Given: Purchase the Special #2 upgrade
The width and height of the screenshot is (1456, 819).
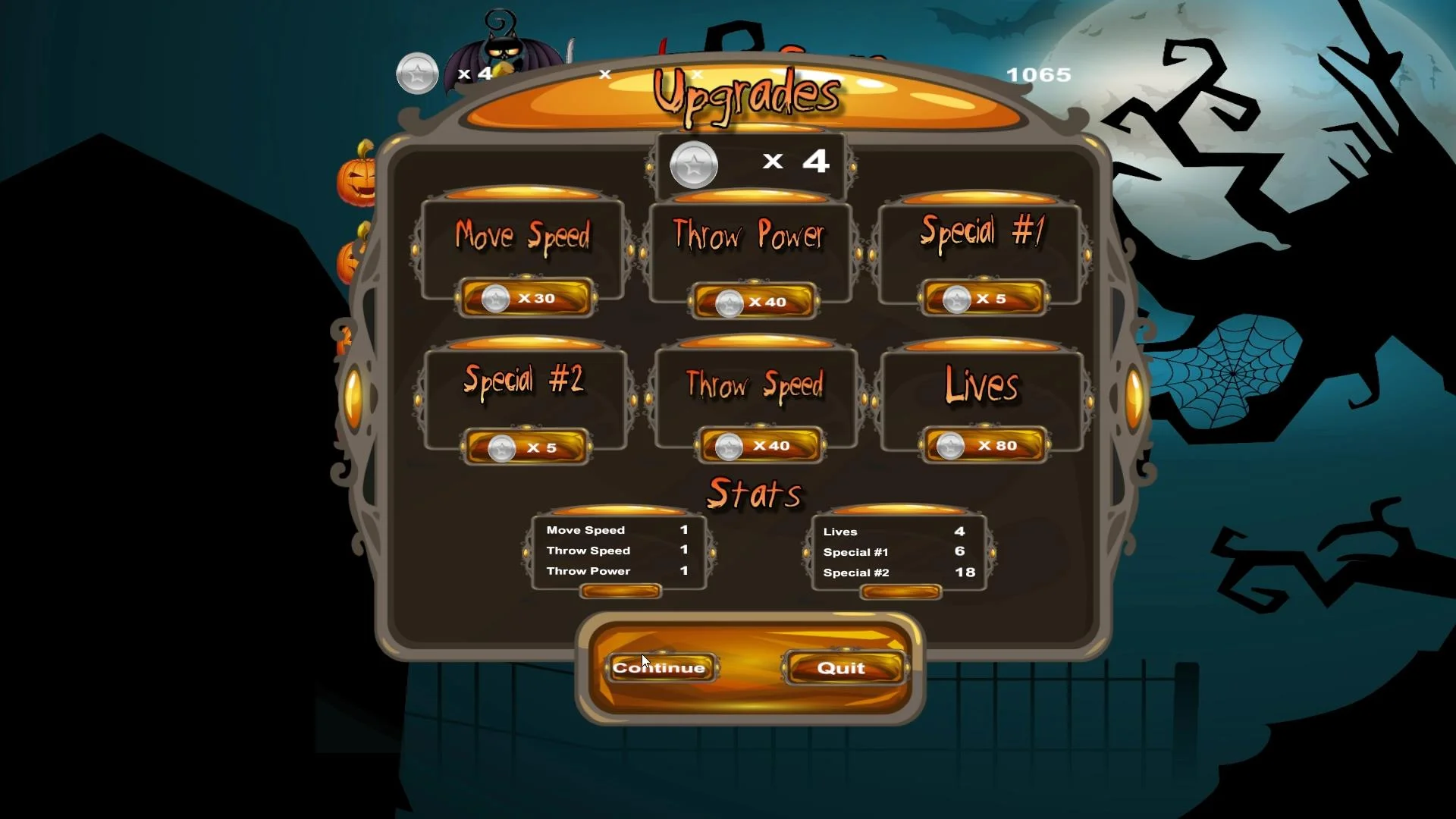Looking at the screenshot, I should tap(525, 447).
